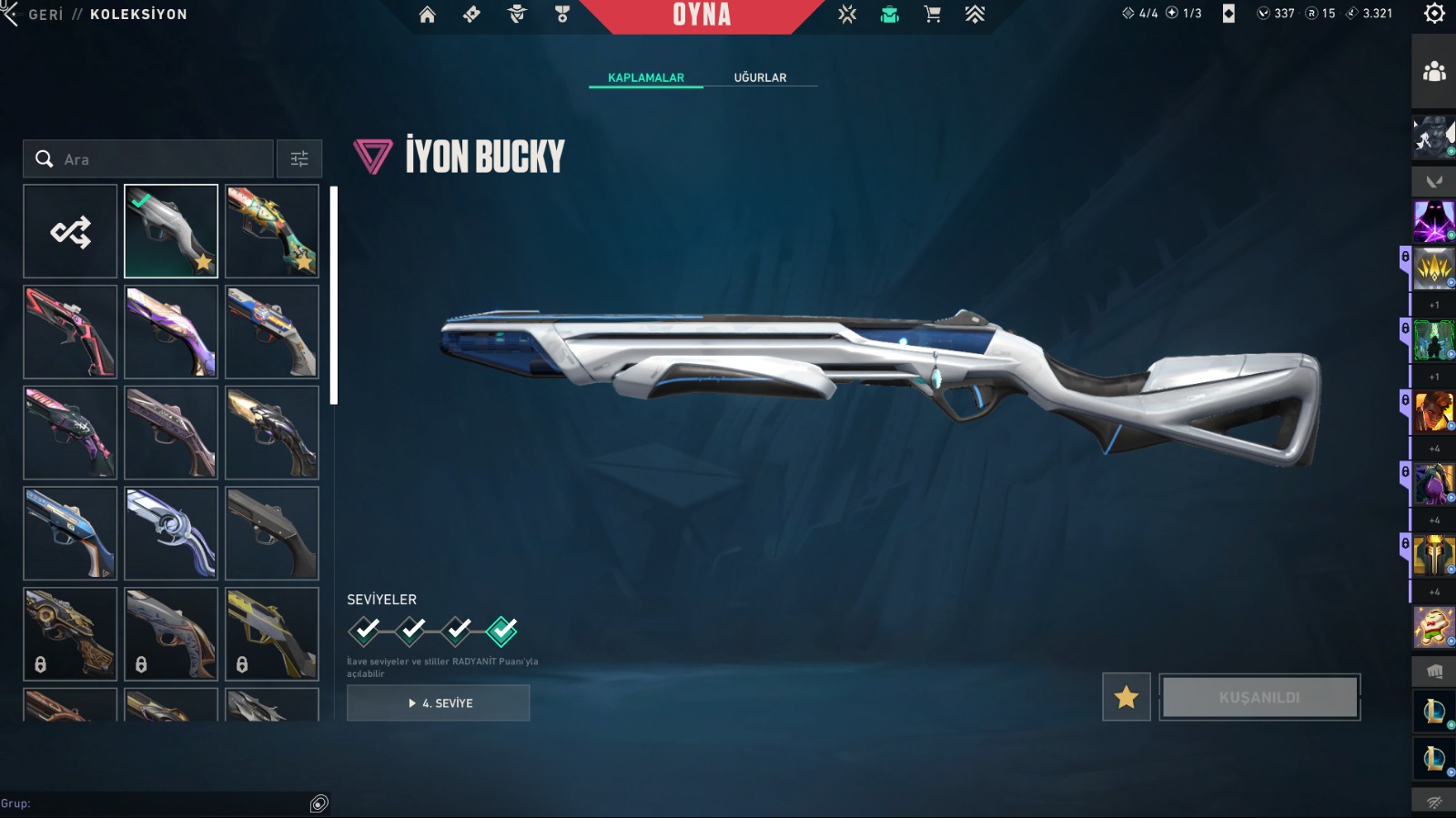Image resolution: width=1456 pixels, height=818 pixels.
Task: Open the store shopping cart icon
Action: click(932, 15)
